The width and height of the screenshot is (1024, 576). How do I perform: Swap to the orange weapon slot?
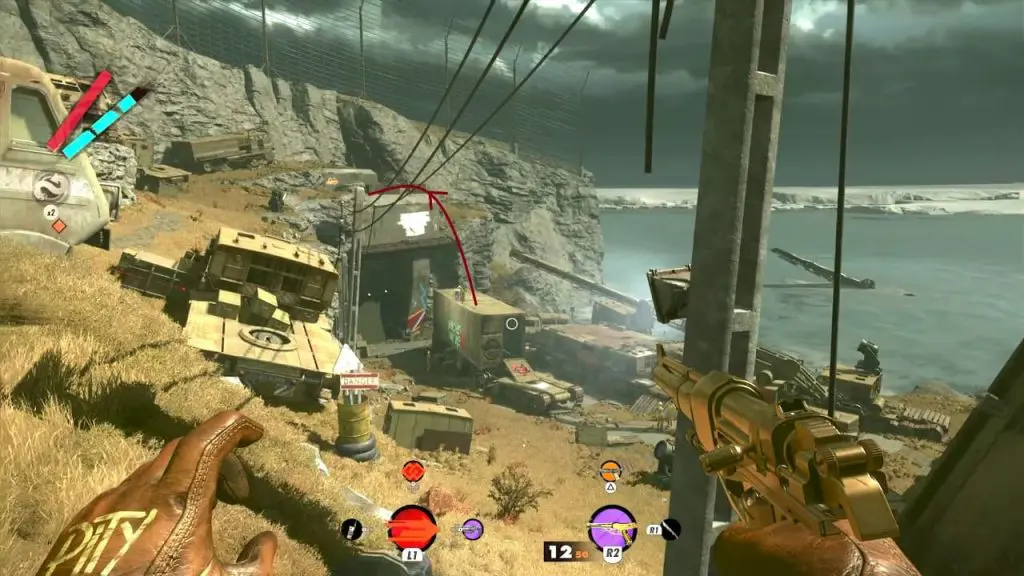(x=610, y=470)
